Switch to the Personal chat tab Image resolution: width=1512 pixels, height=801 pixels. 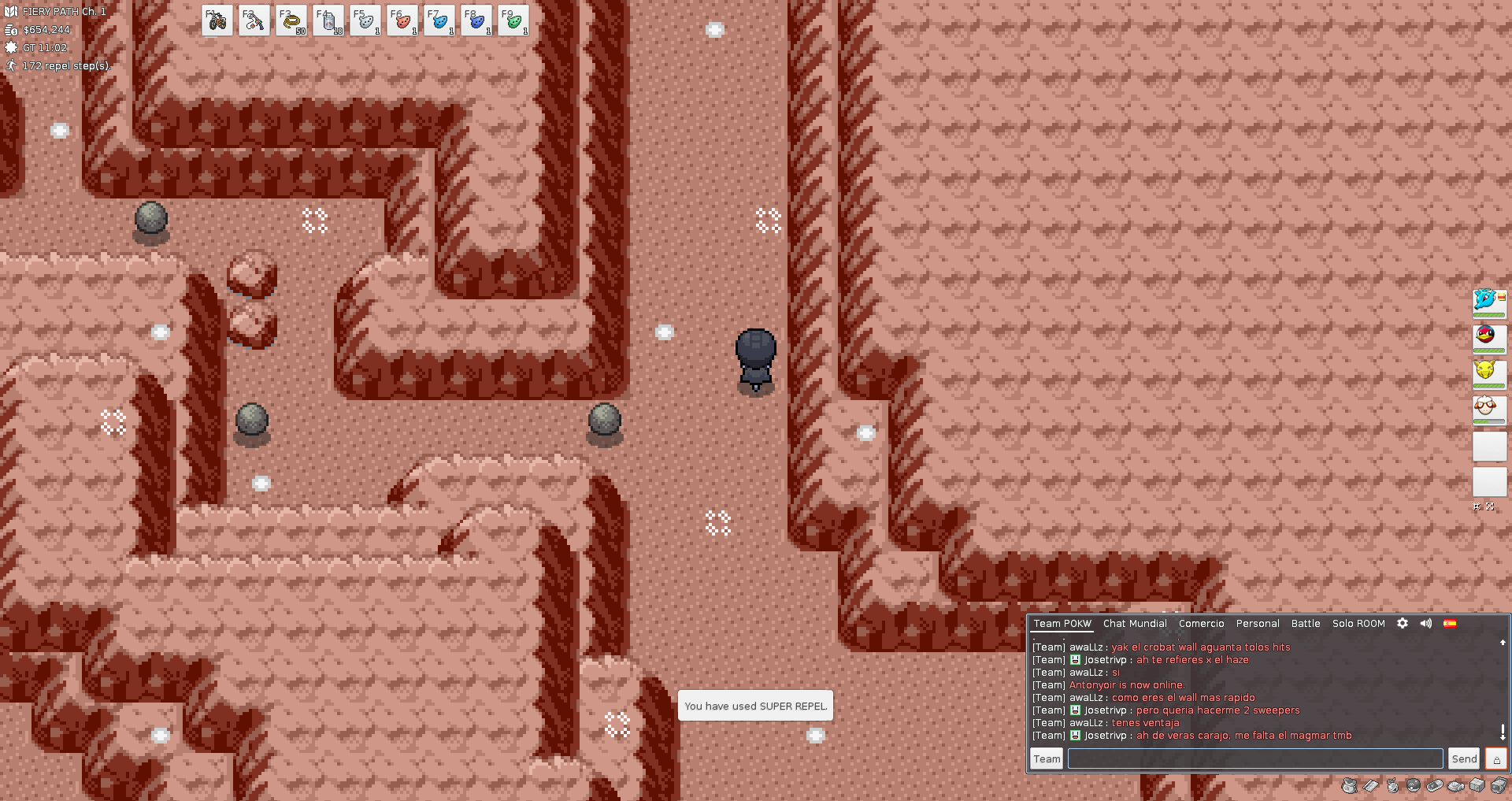coord(1258,624)
